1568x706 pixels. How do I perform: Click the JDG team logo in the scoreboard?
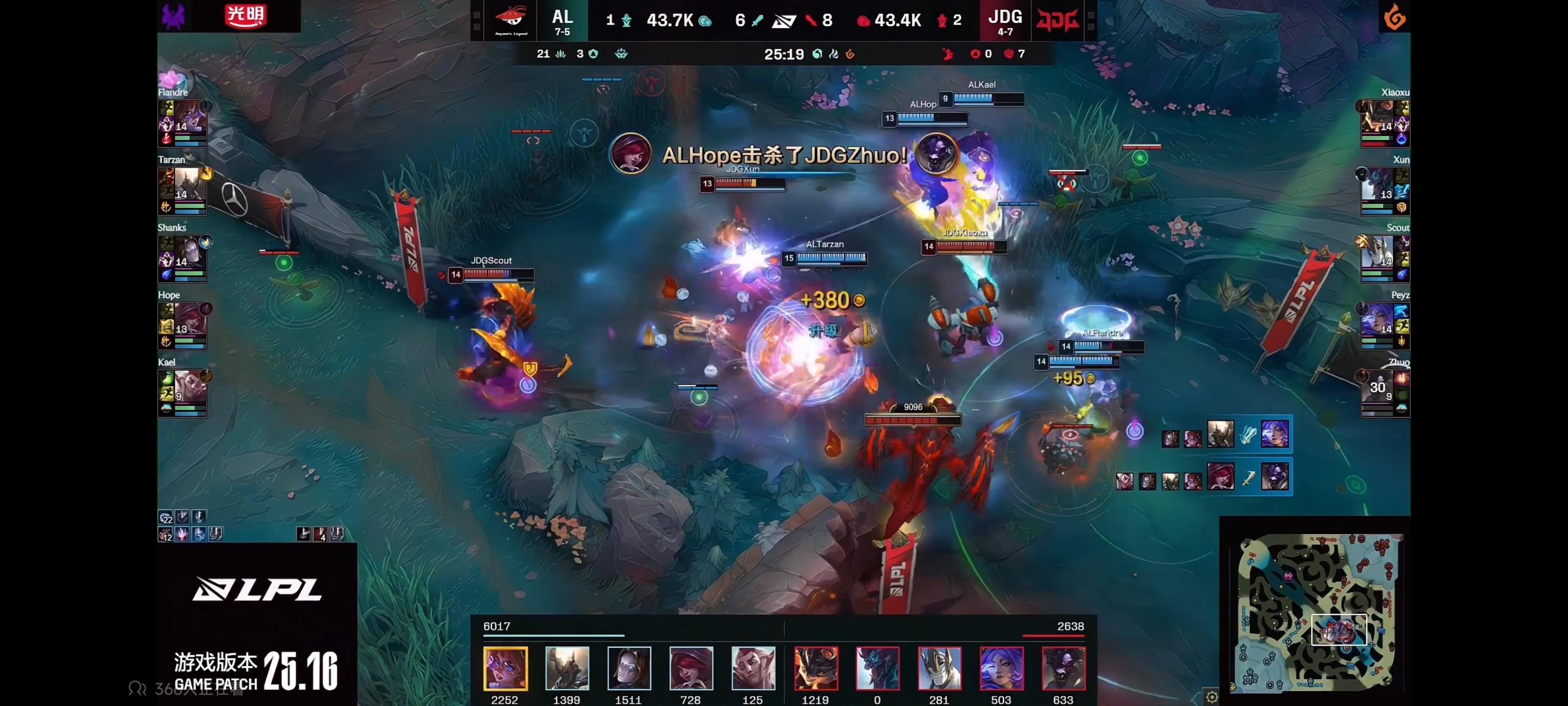coord(1059,20)
